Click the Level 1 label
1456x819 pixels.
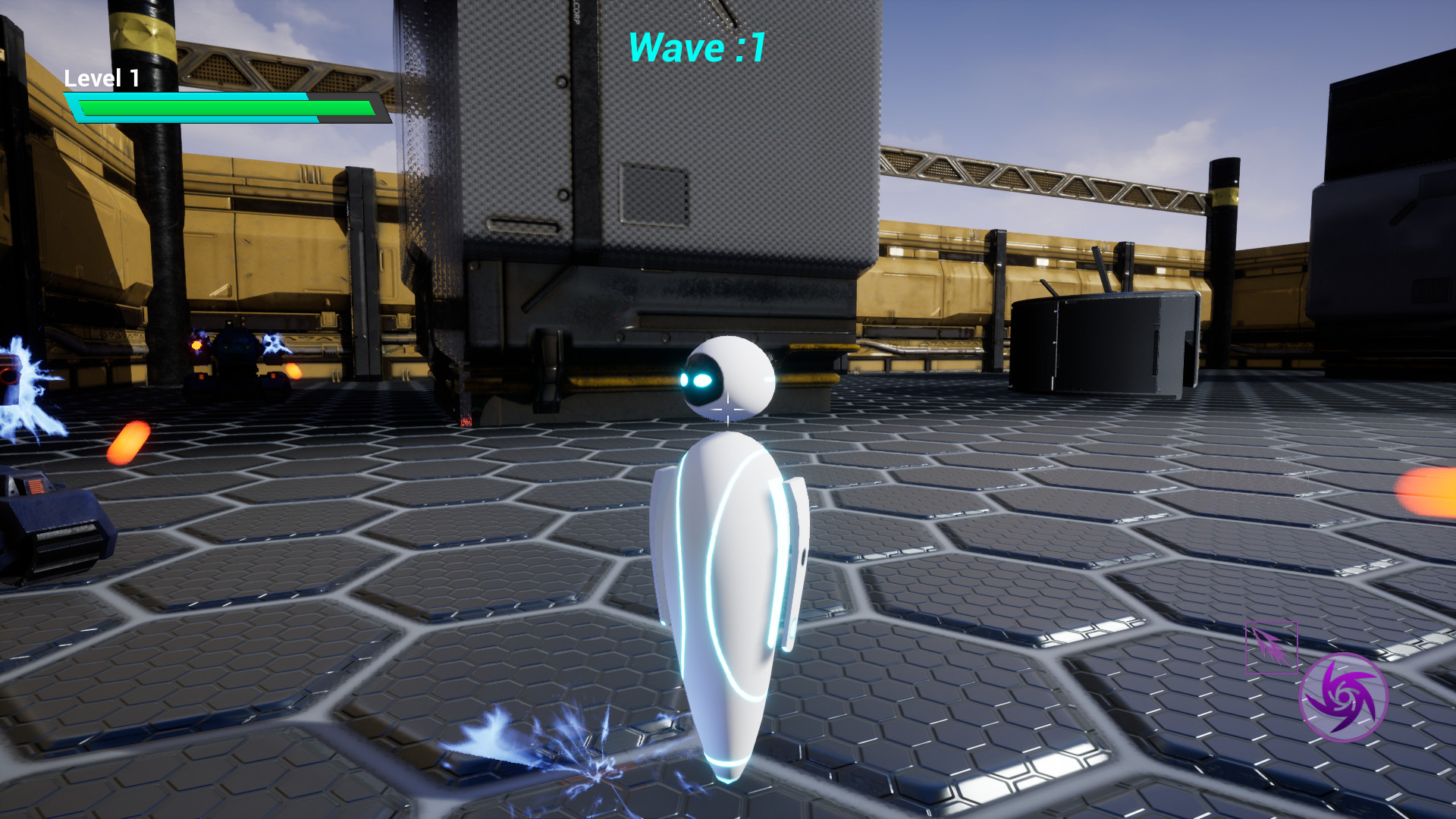tap(101, 77)
